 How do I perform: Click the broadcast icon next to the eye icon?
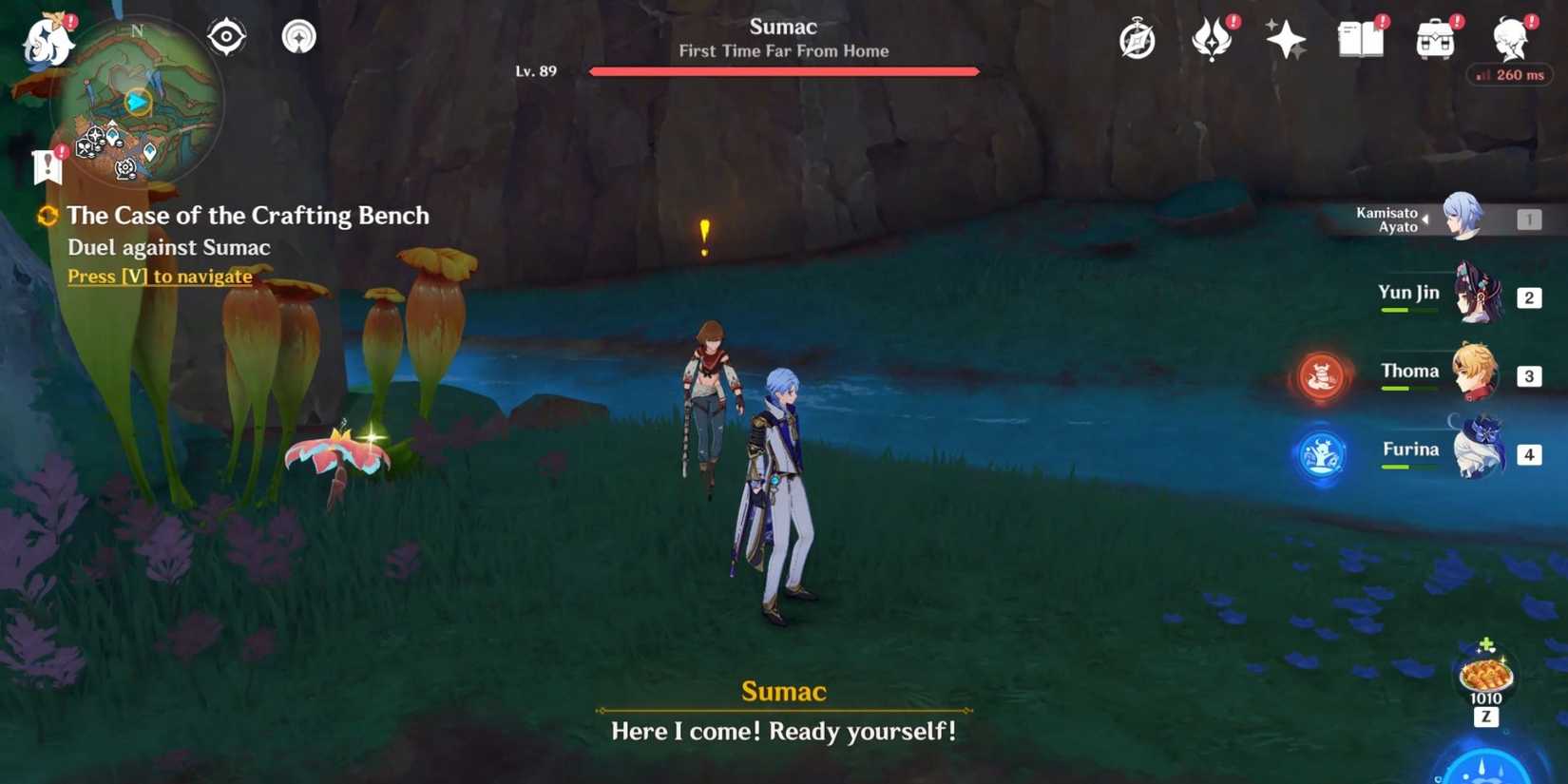[x=298, y=35]
